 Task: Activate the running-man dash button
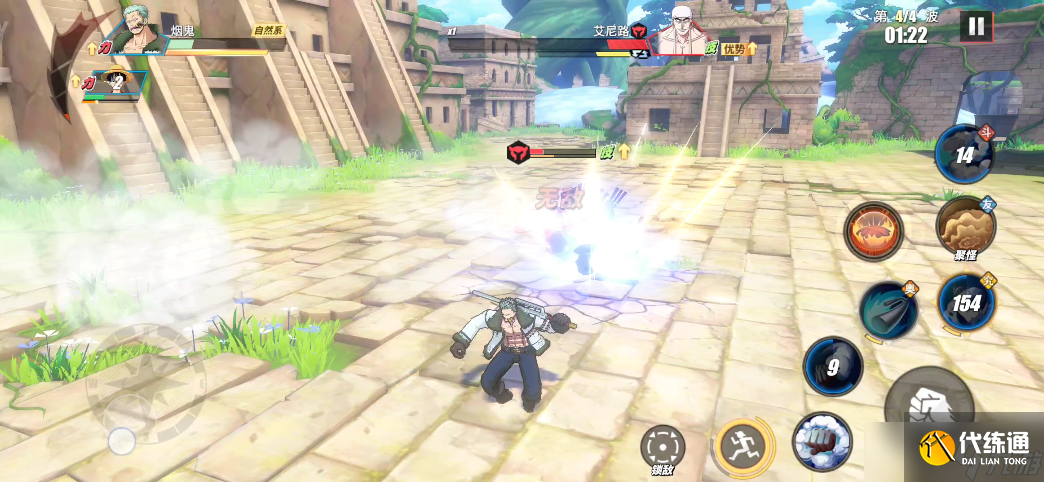click(x=742, y=443)
